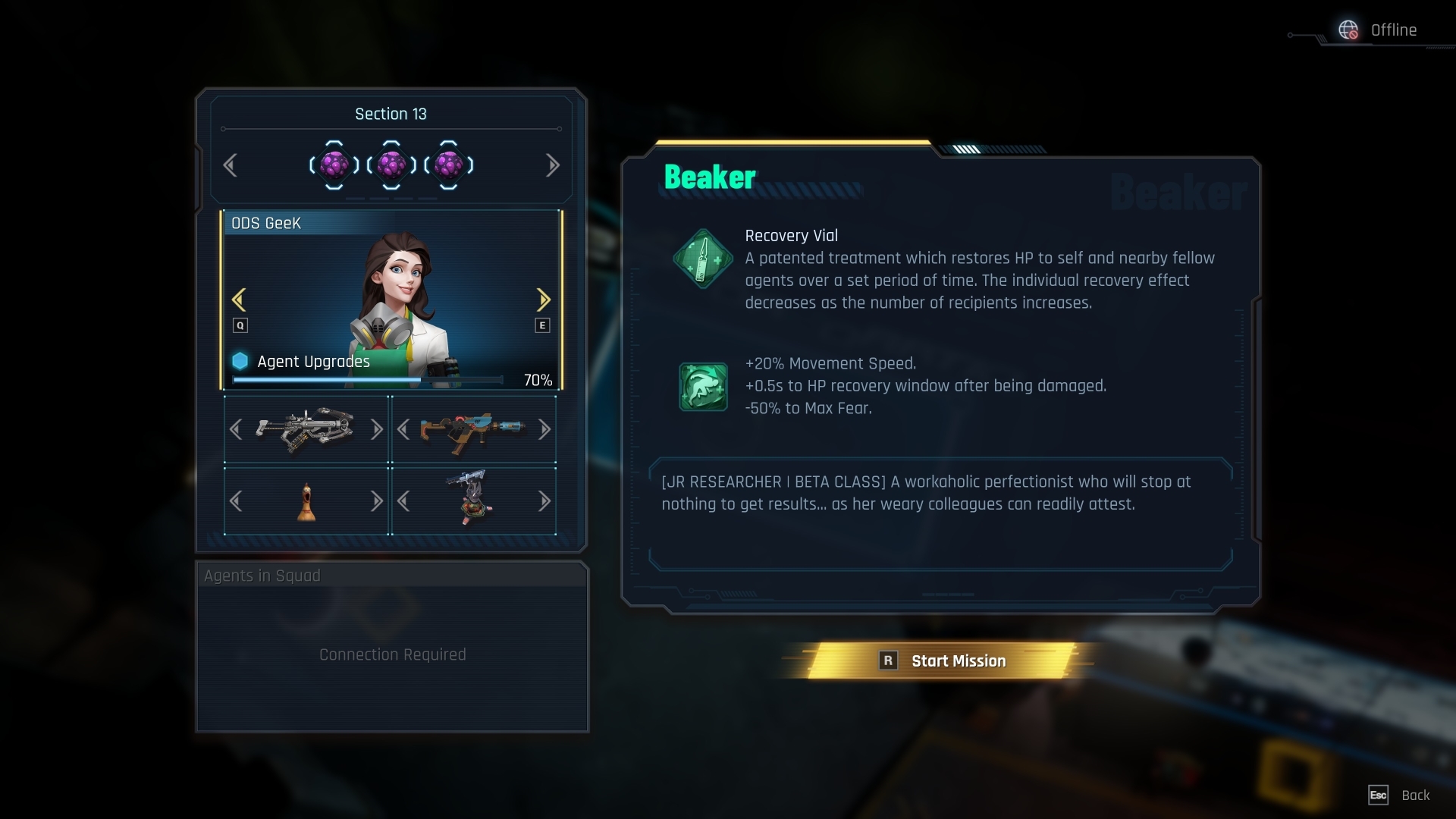Click the movement speed passive icon
Screen dimensions: 1456x819
(x=703, y=386)
